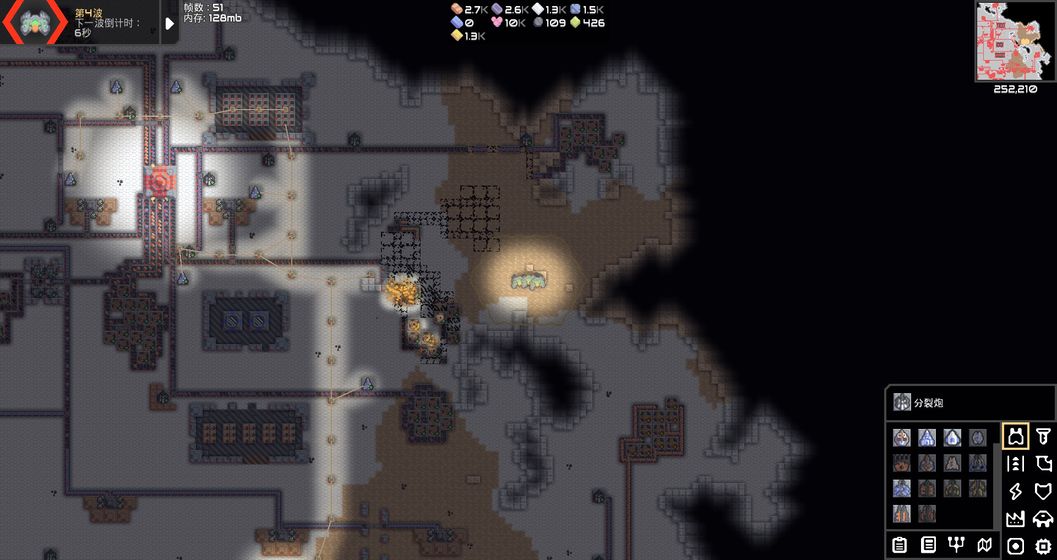Choose the units category

pyautogui.click(x=1043, y=518)
